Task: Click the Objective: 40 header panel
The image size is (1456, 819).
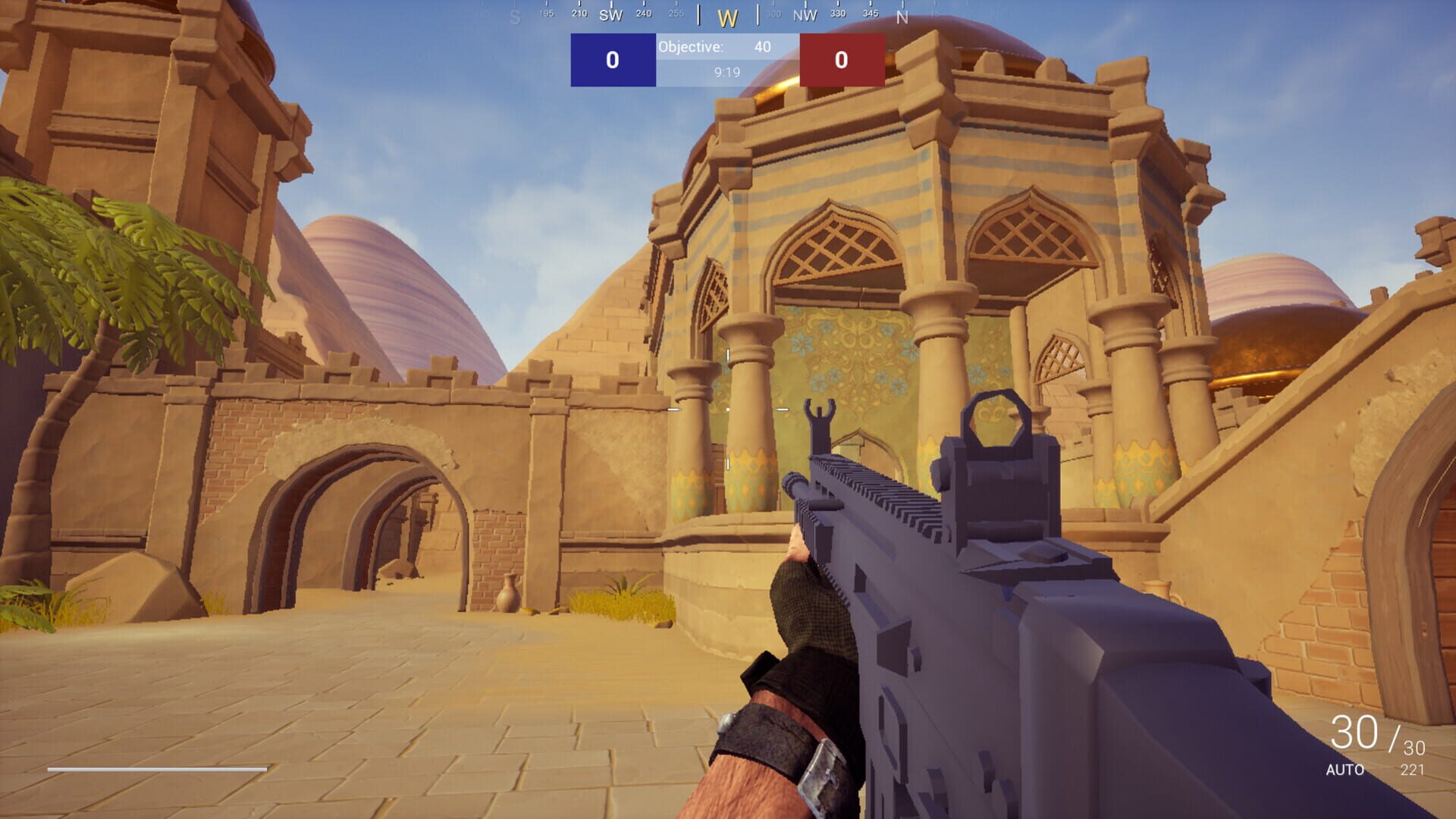Action: point(726,47)
